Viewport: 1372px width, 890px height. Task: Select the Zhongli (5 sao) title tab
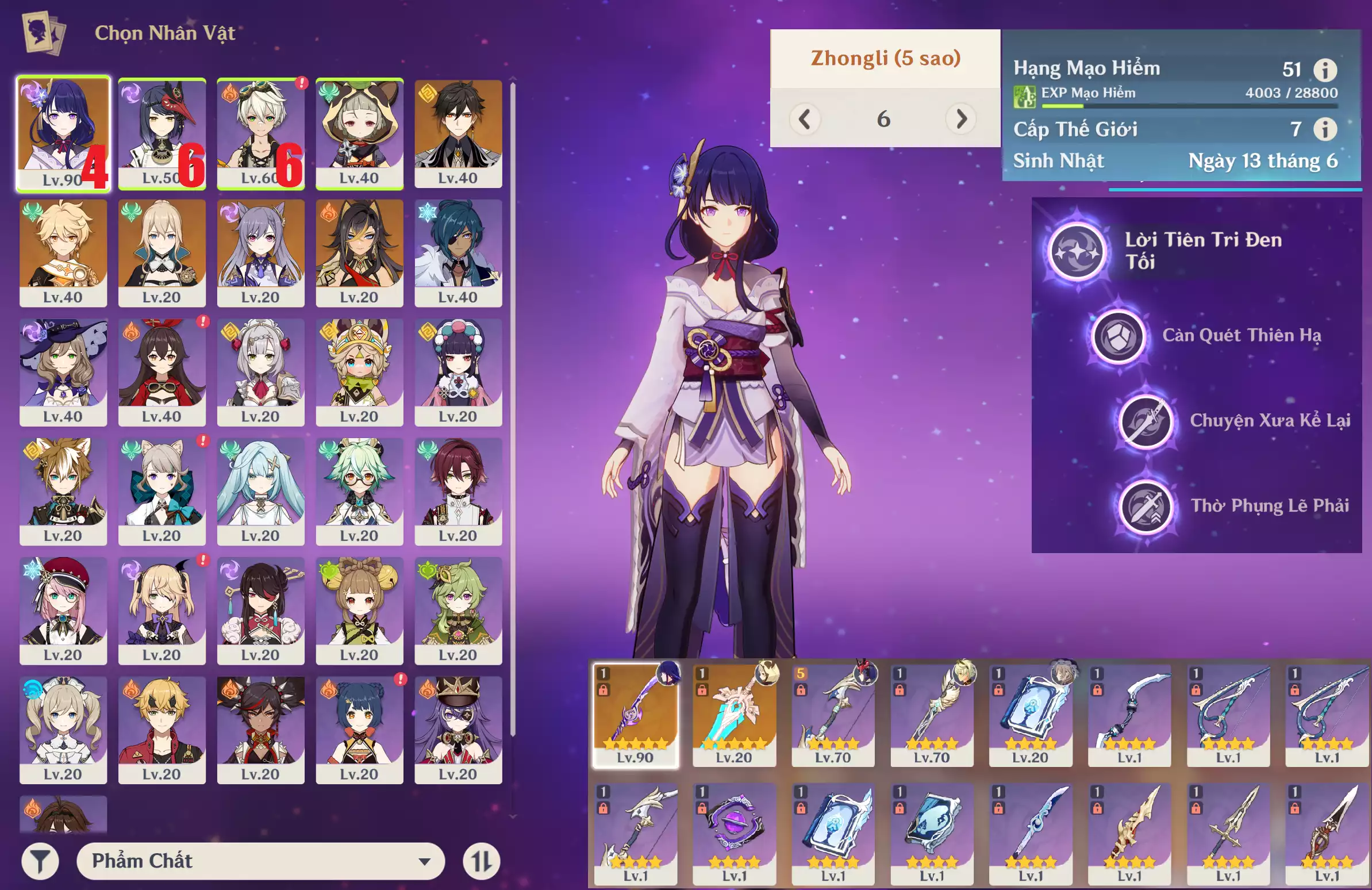tap(886, 58)
